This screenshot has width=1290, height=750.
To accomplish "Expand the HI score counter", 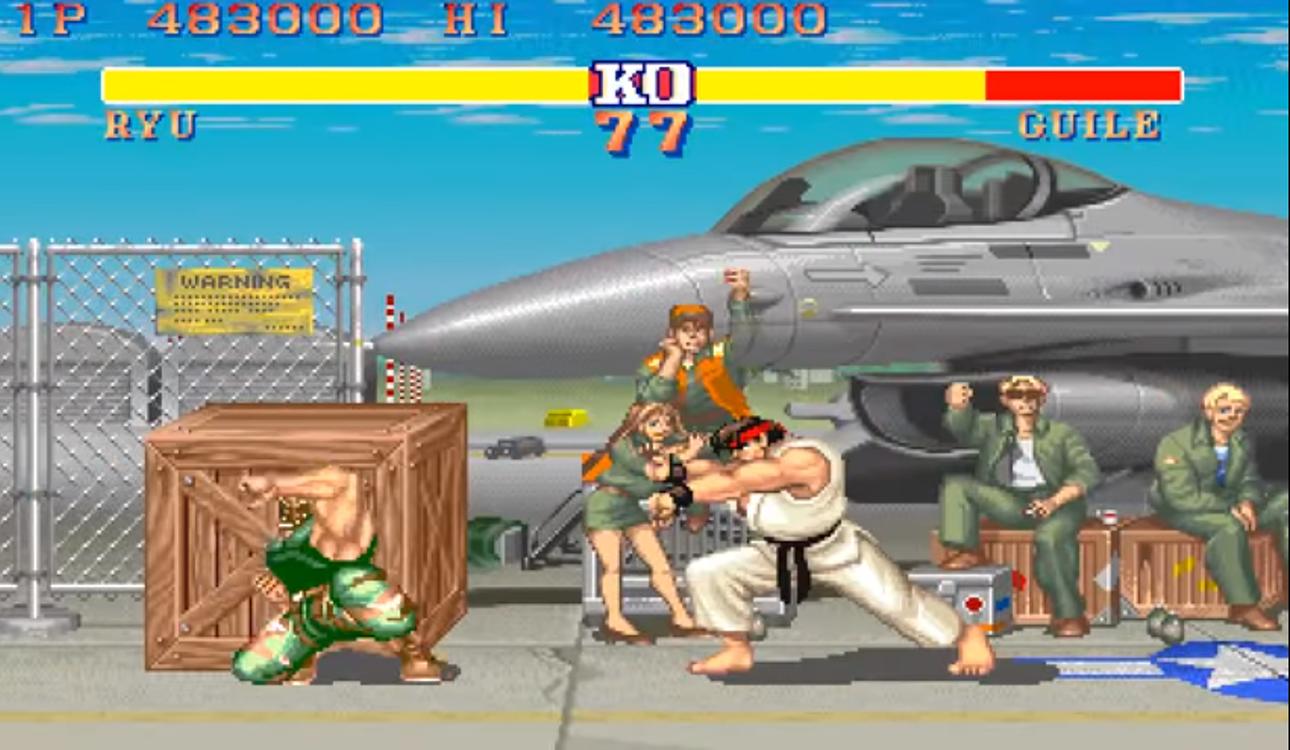I will pyautogui.click(x=478, y=16).
